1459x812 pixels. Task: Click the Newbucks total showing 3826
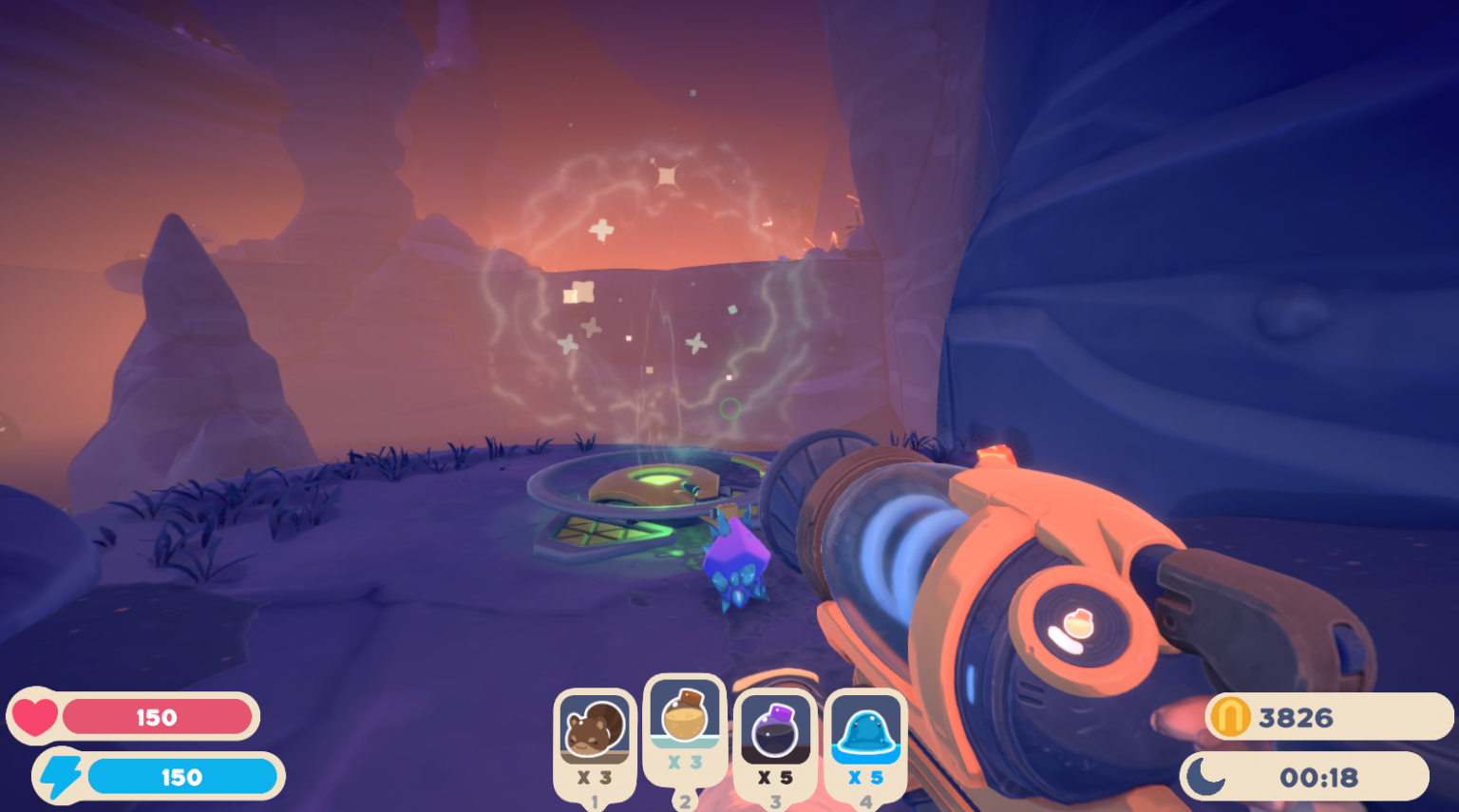[1299, 717]
